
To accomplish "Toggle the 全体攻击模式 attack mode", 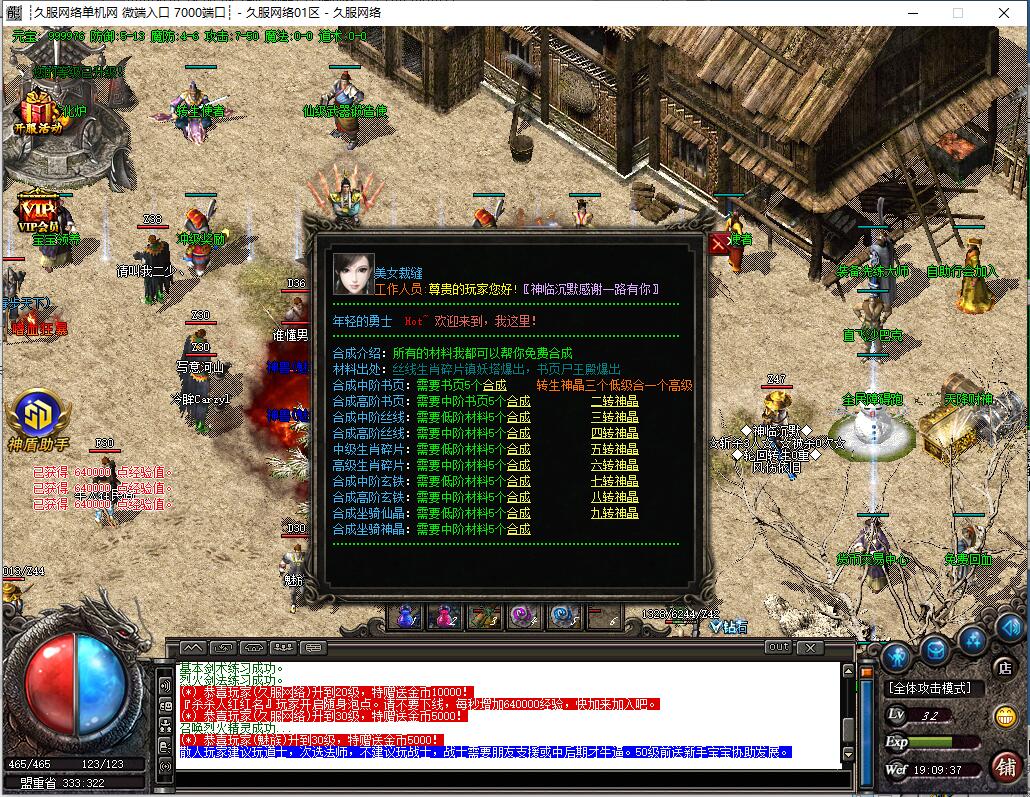I will pos(935,688).
